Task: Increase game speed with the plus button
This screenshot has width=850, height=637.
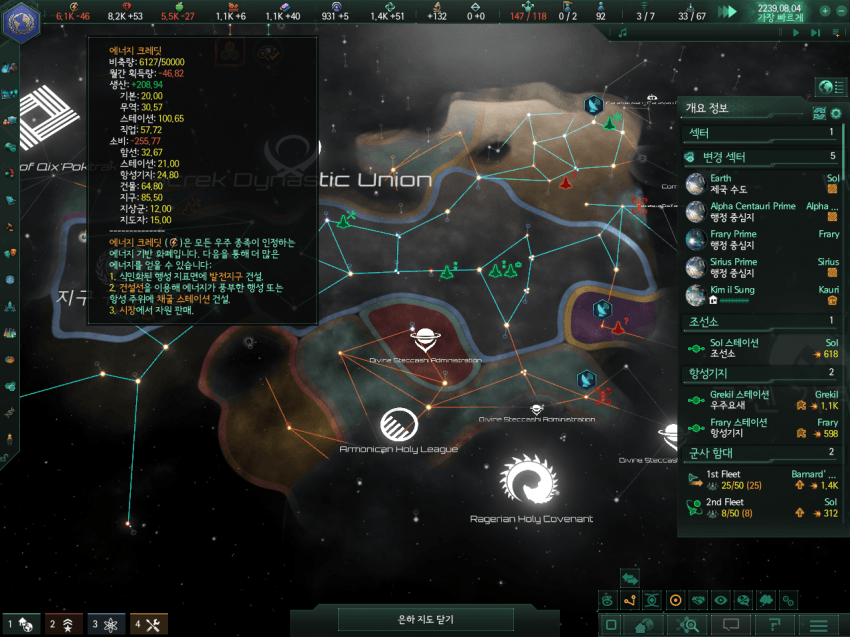Action: coord(825,11)
